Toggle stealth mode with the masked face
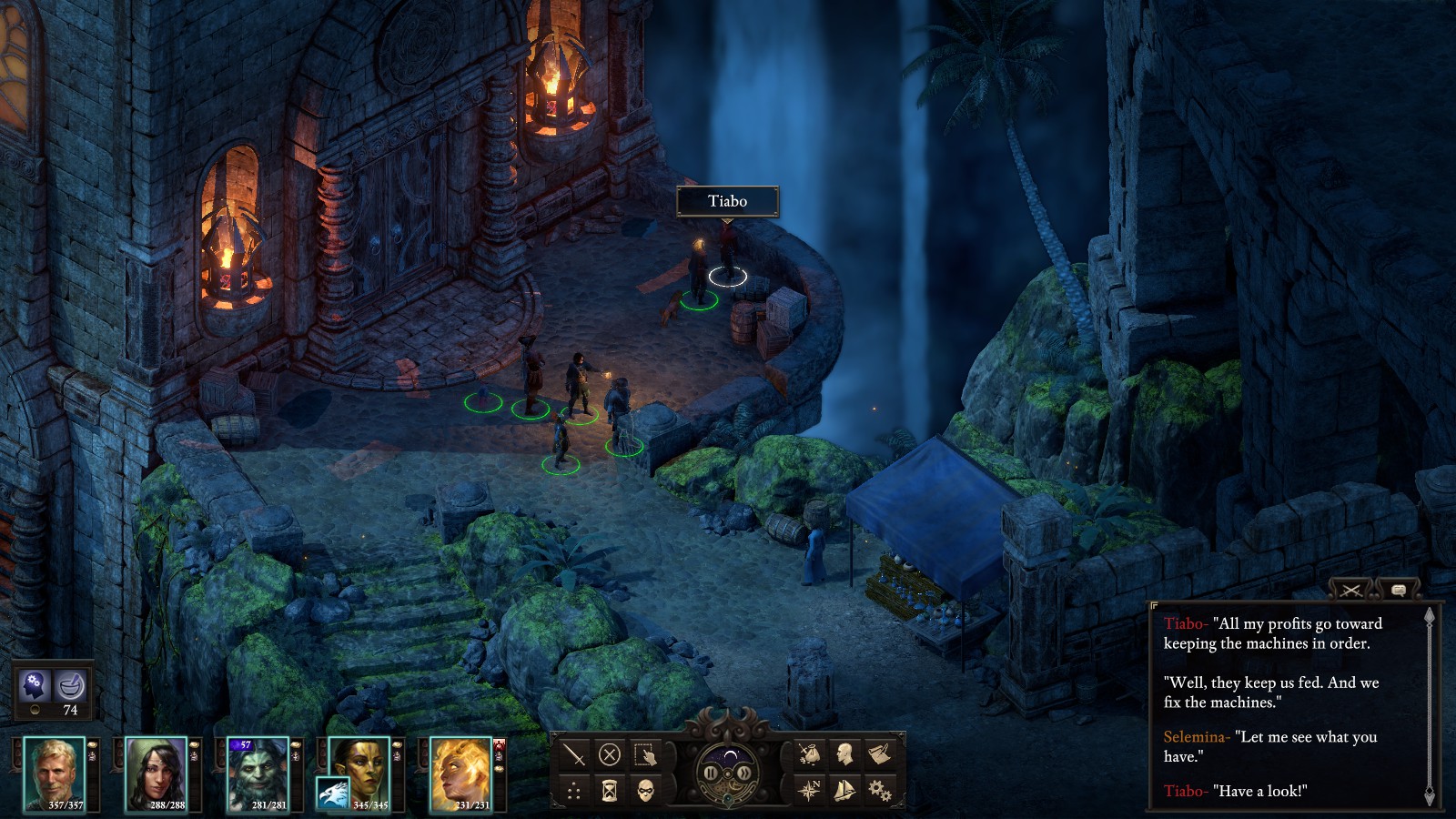Screen dimensions: 1456x819 coord(645,790)
